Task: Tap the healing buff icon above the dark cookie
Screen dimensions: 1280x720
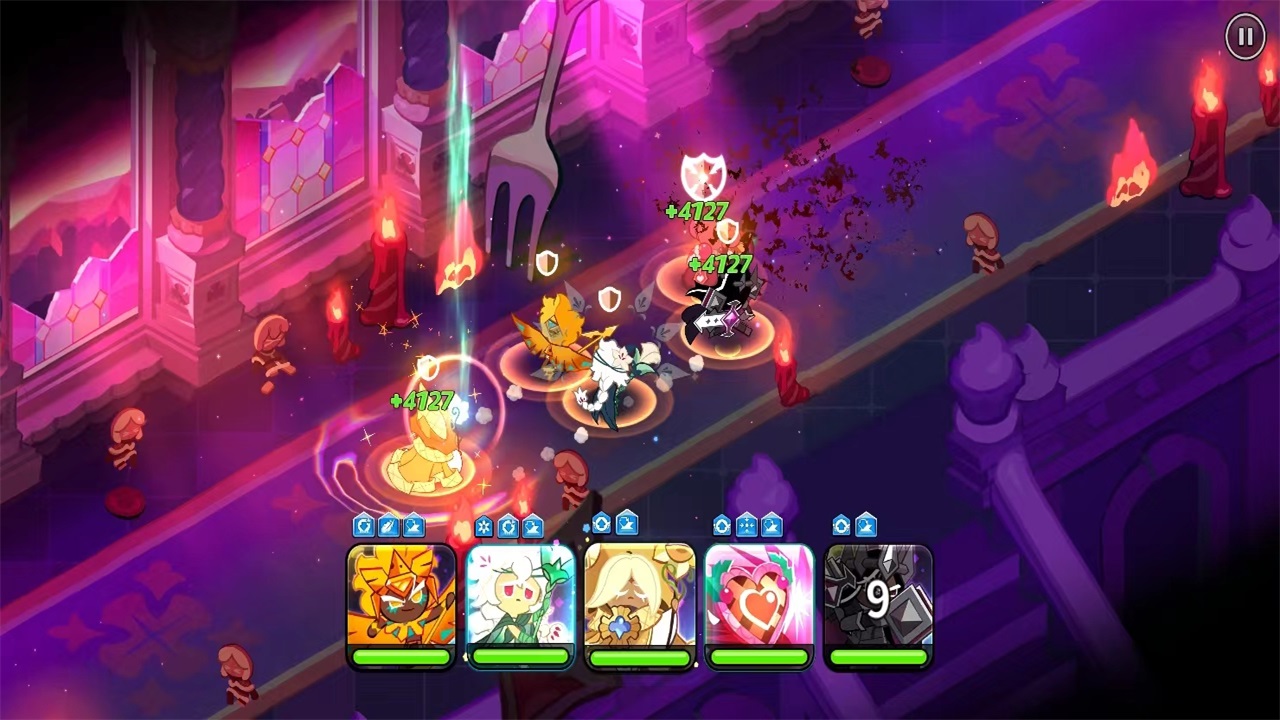Action: (841, 523)
